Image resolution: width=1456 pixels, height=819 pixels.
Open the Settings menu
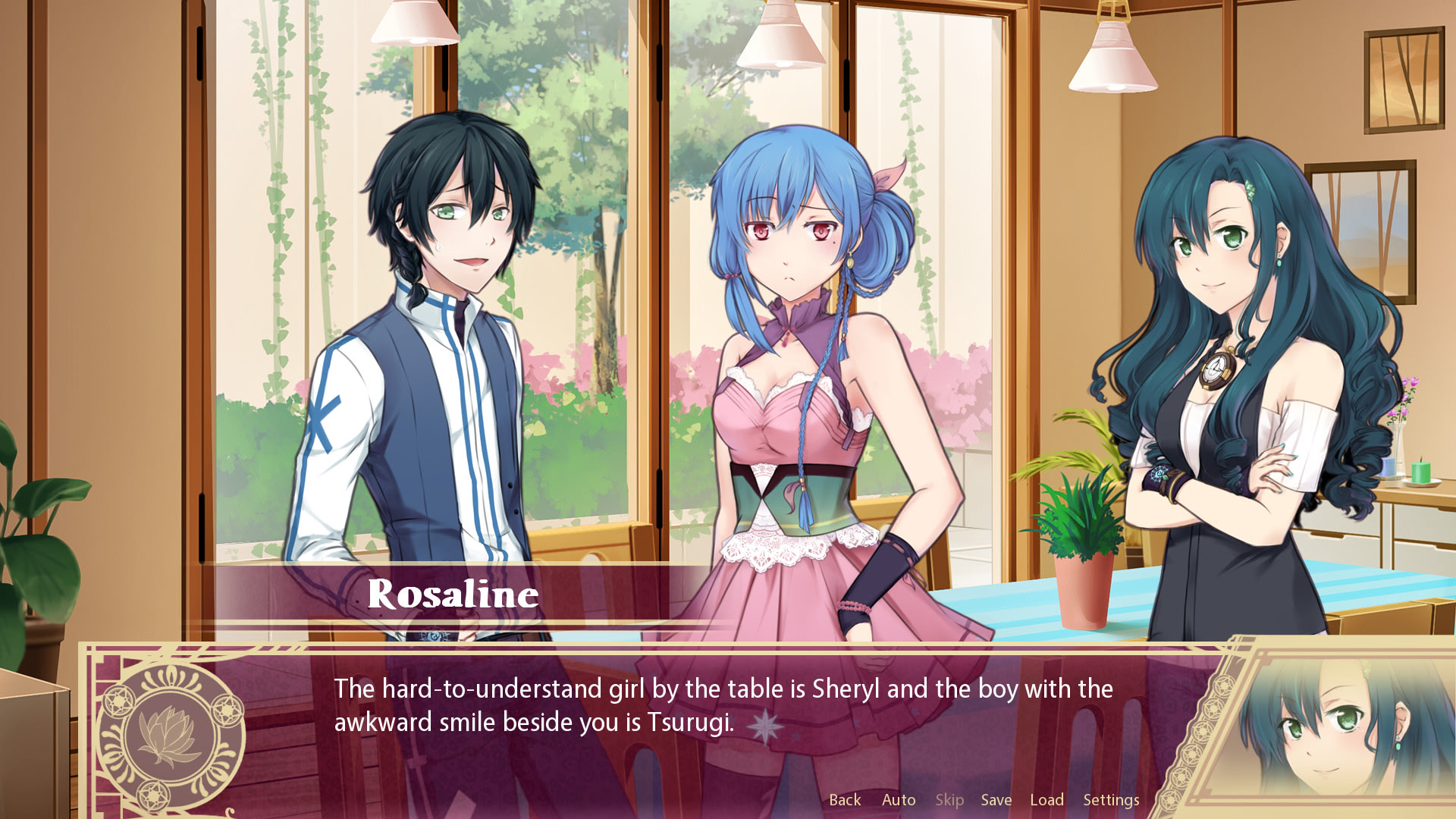(x=1112, y=800)
